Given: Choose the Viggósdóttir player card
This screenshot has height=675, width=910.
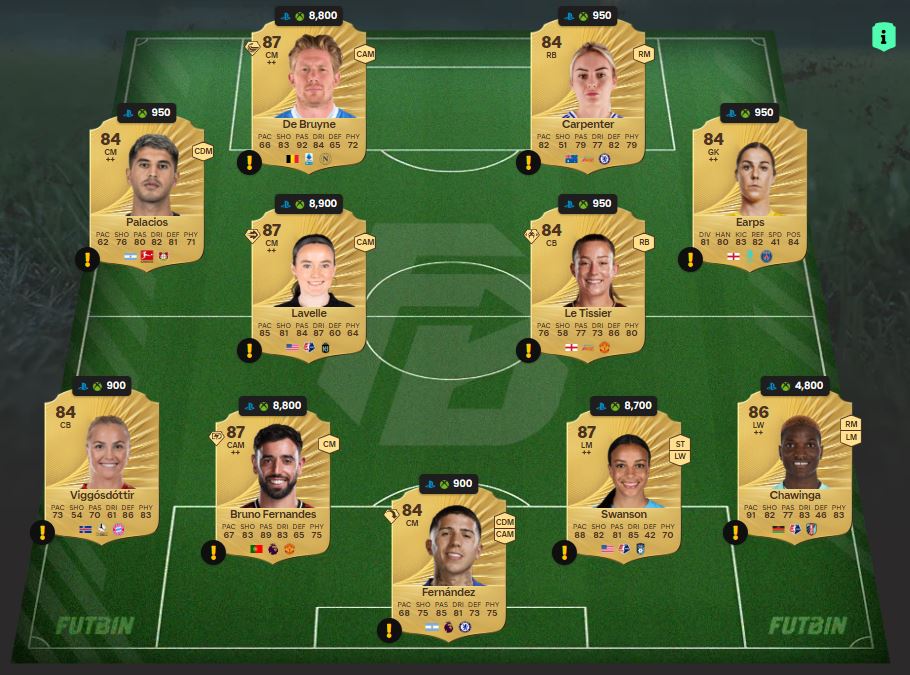Looking at the screenshot, I should [x=102, y=460].
